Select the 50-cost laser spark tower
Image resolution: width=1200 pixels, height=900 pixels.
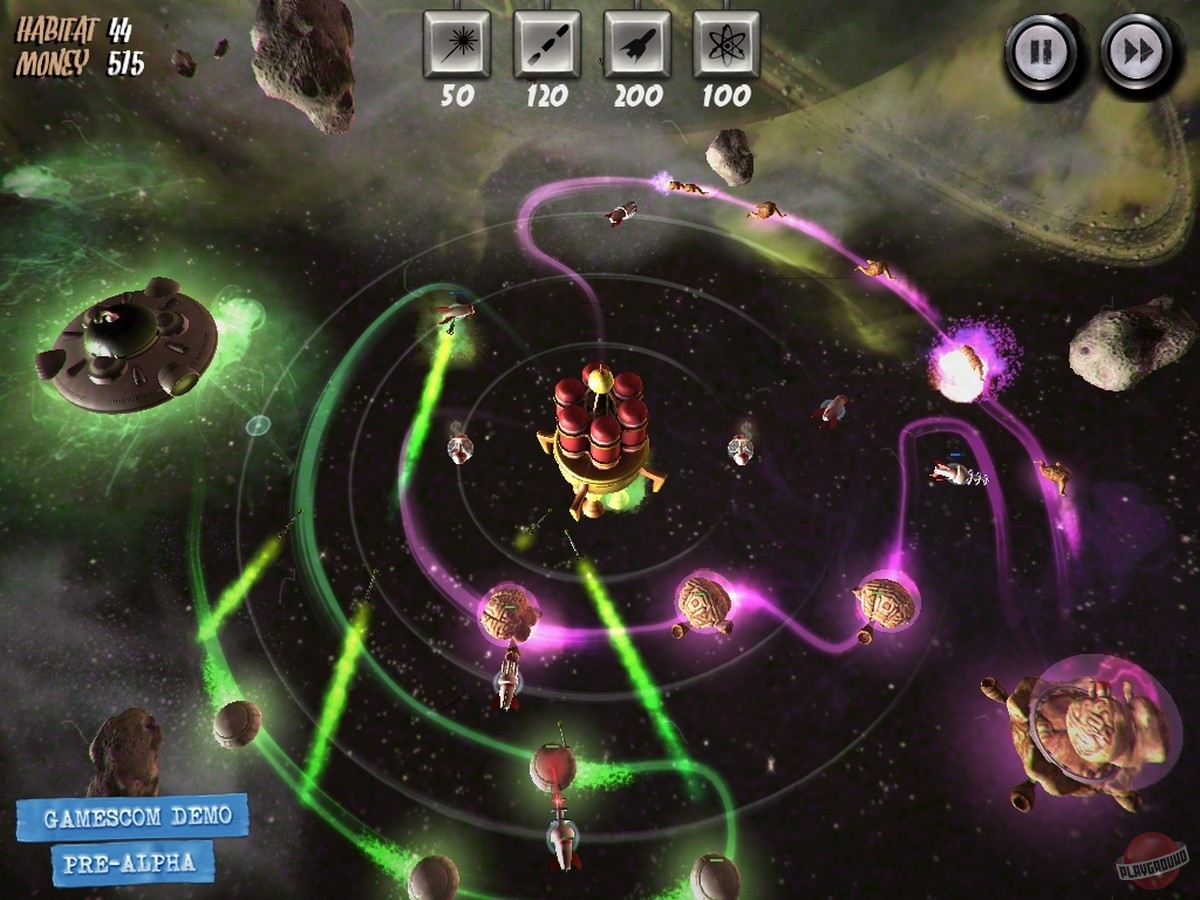coord(457,44)
